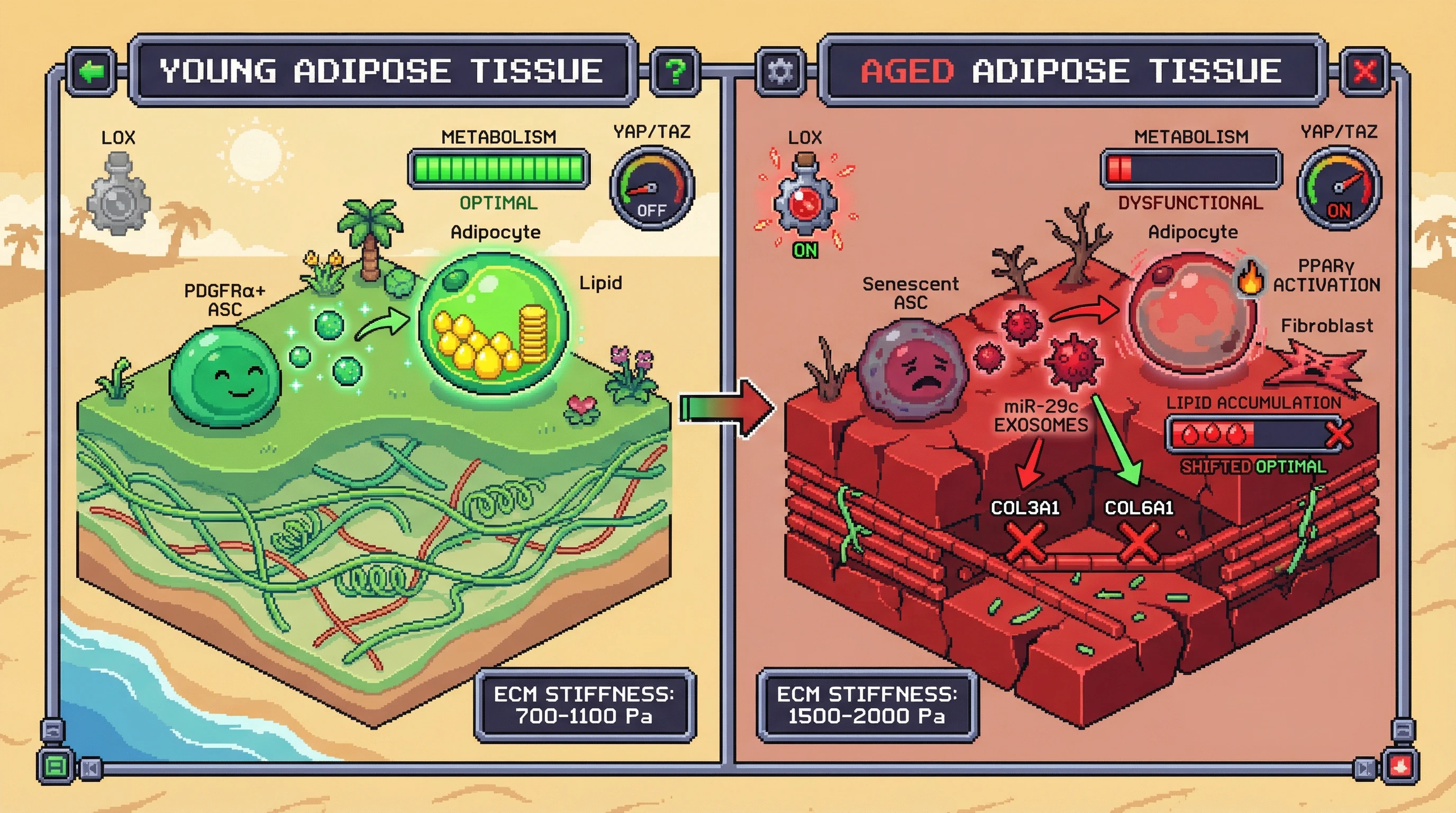Screen dimensions: 1456x813
Task: Skip back with the left-arrow frame button
Action: tap(90, 769)
